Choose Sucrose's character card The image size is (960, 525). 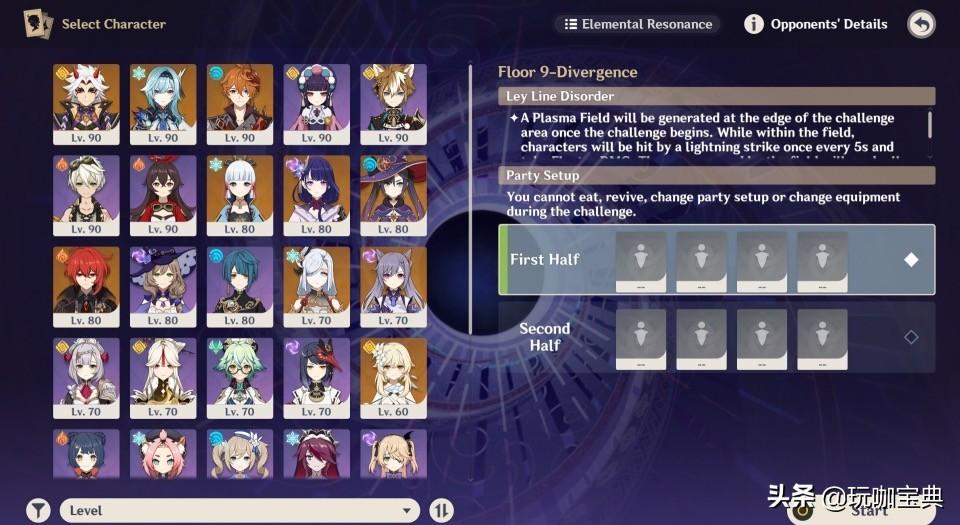tap(240, 378)
